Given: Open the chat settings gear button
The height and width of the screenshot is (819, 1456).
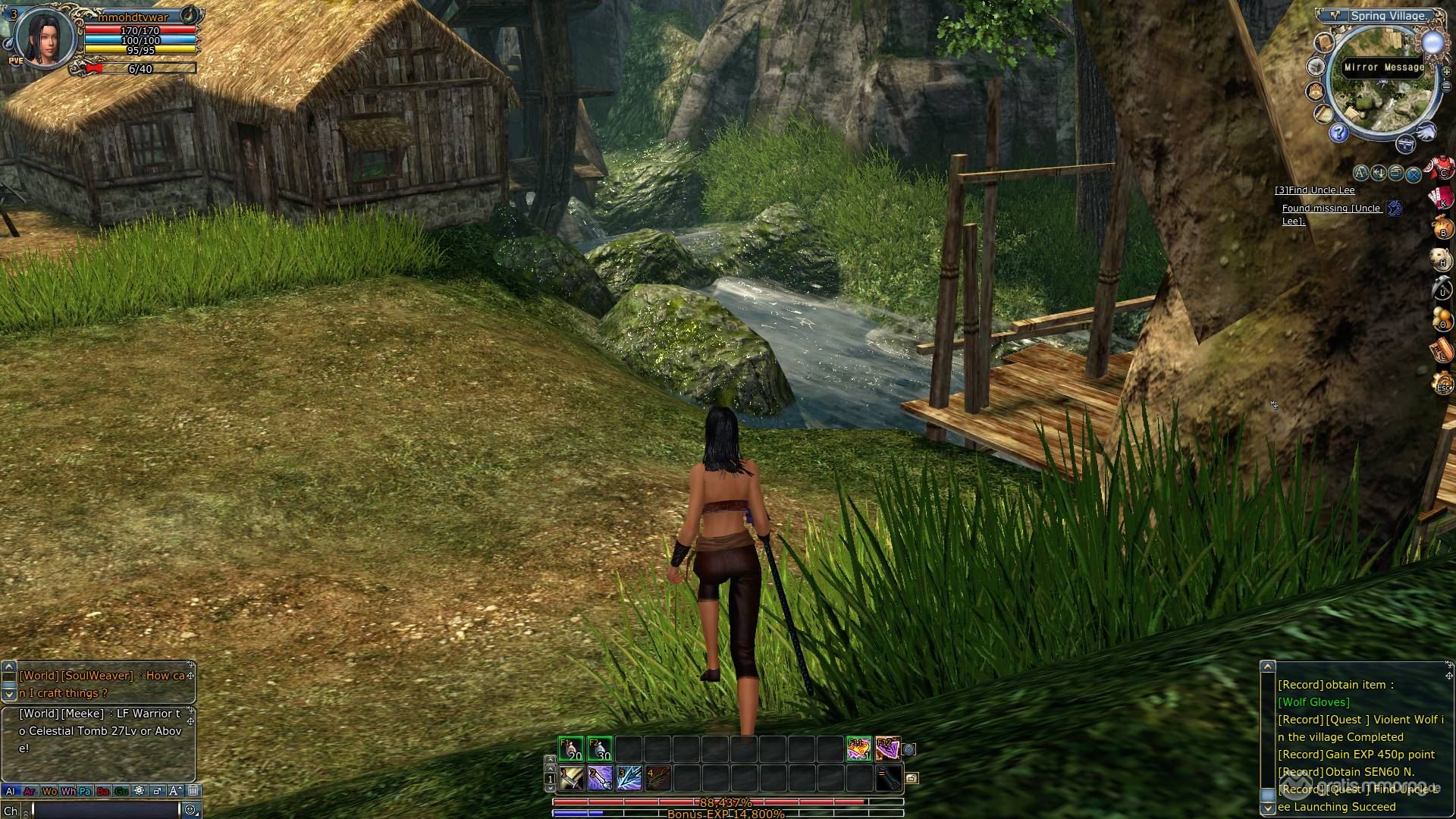Looking at the screenshot, I should coord(139,791).
